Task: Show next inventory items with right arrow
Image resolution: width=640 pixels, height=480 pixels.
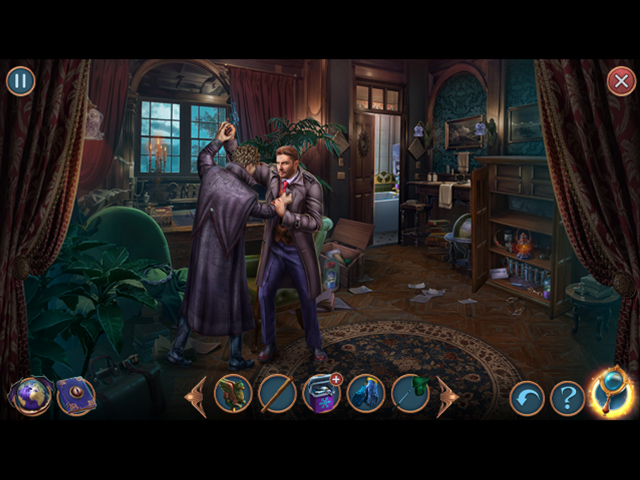Action: point(446,396)
